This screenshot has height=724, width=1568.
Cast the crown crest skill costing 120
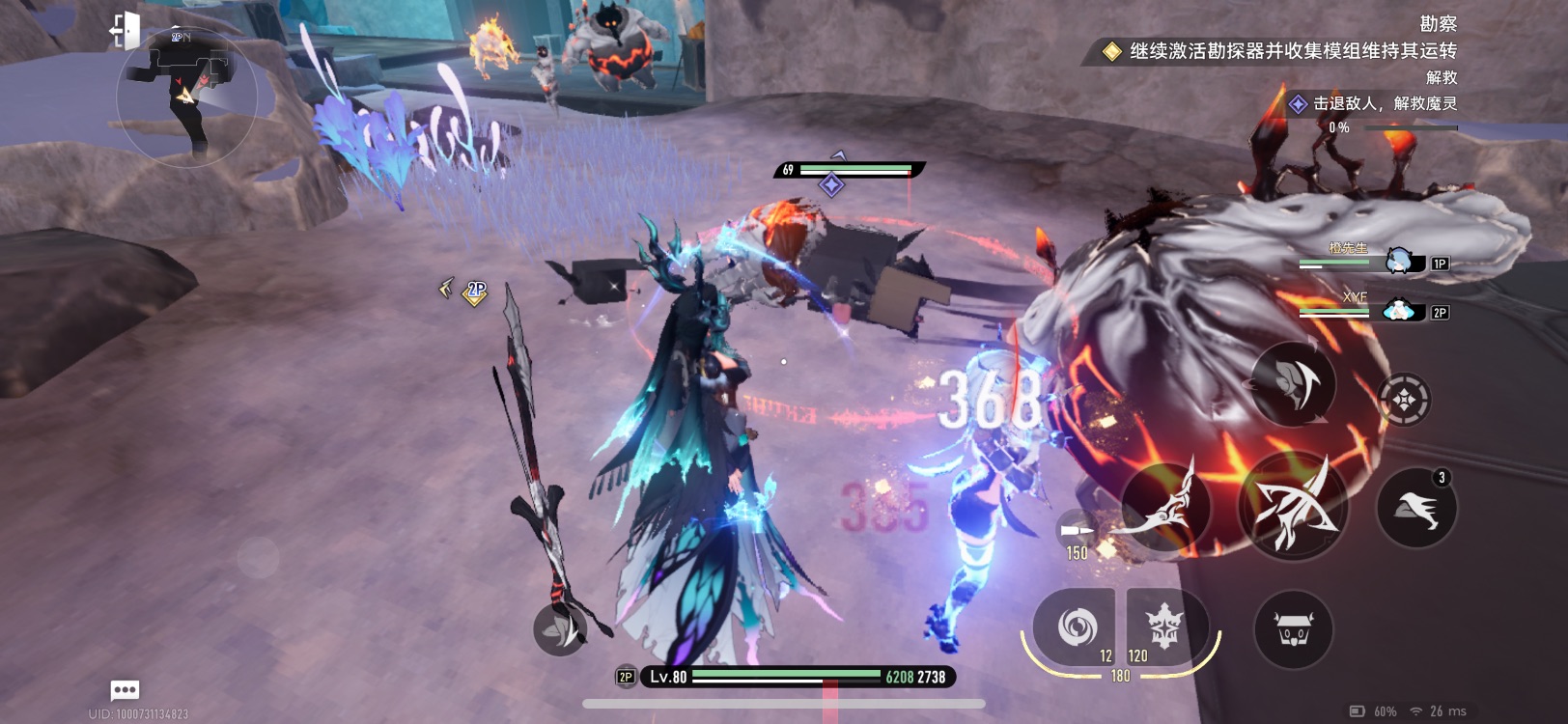(x=1164, y=627)
